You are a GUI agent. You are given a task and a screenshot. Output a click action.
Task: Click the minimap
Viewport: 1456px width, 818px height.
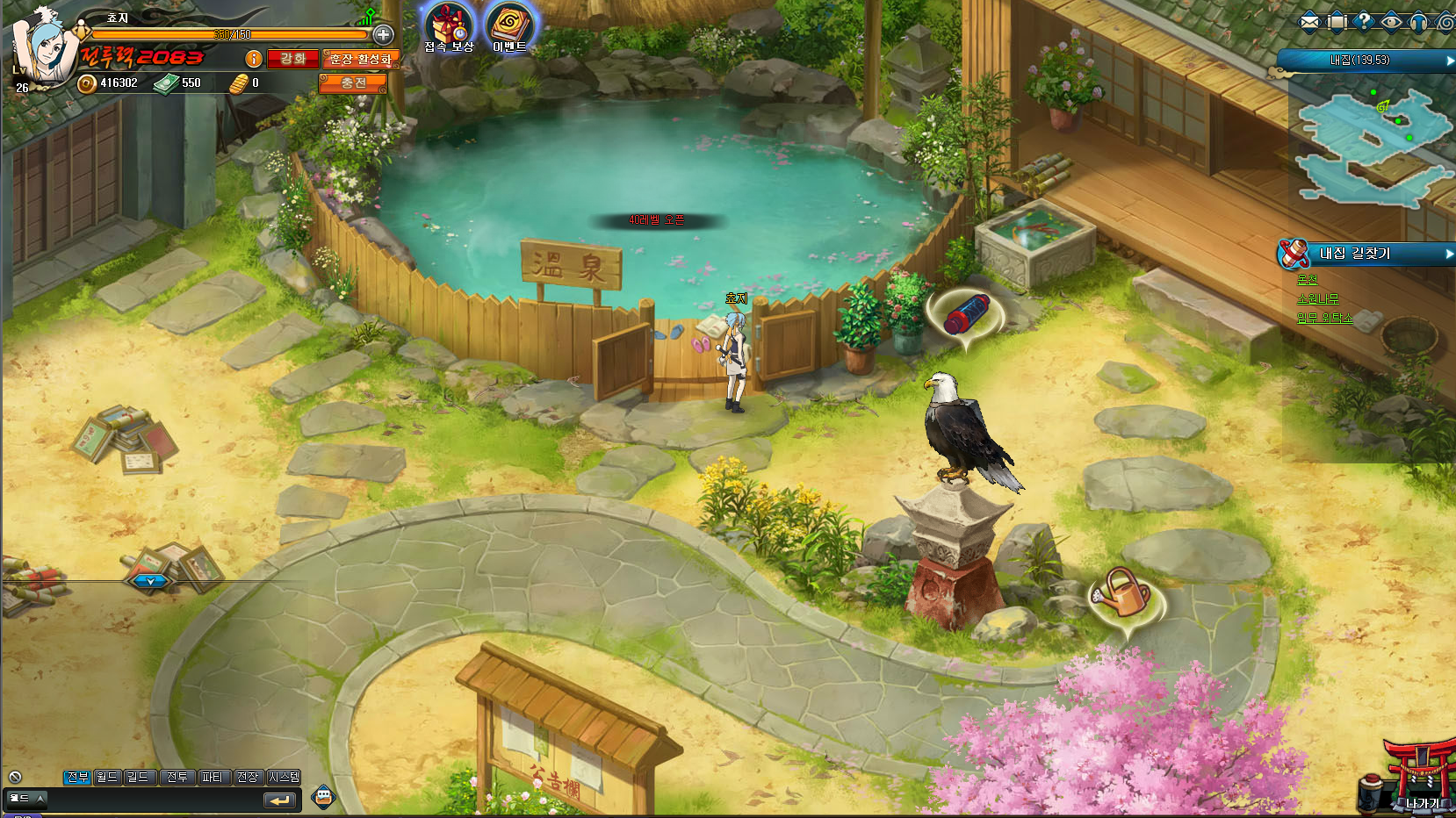click(1370, 145)
